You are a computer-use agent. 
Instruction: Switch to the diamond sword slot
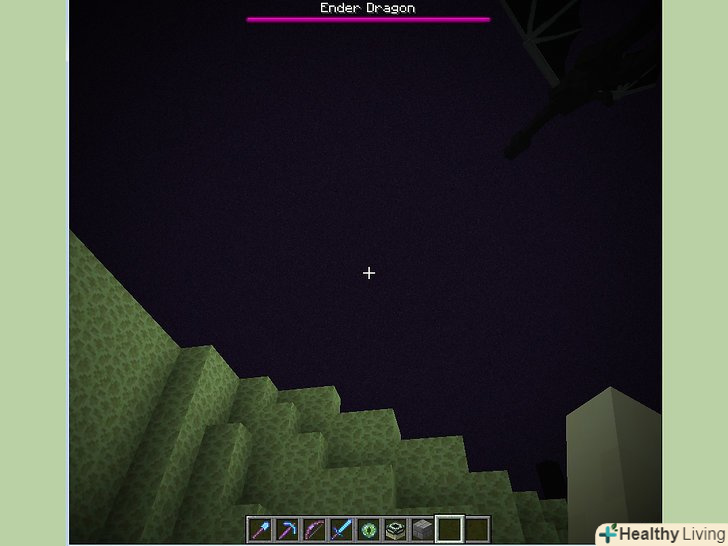[341, 529]
